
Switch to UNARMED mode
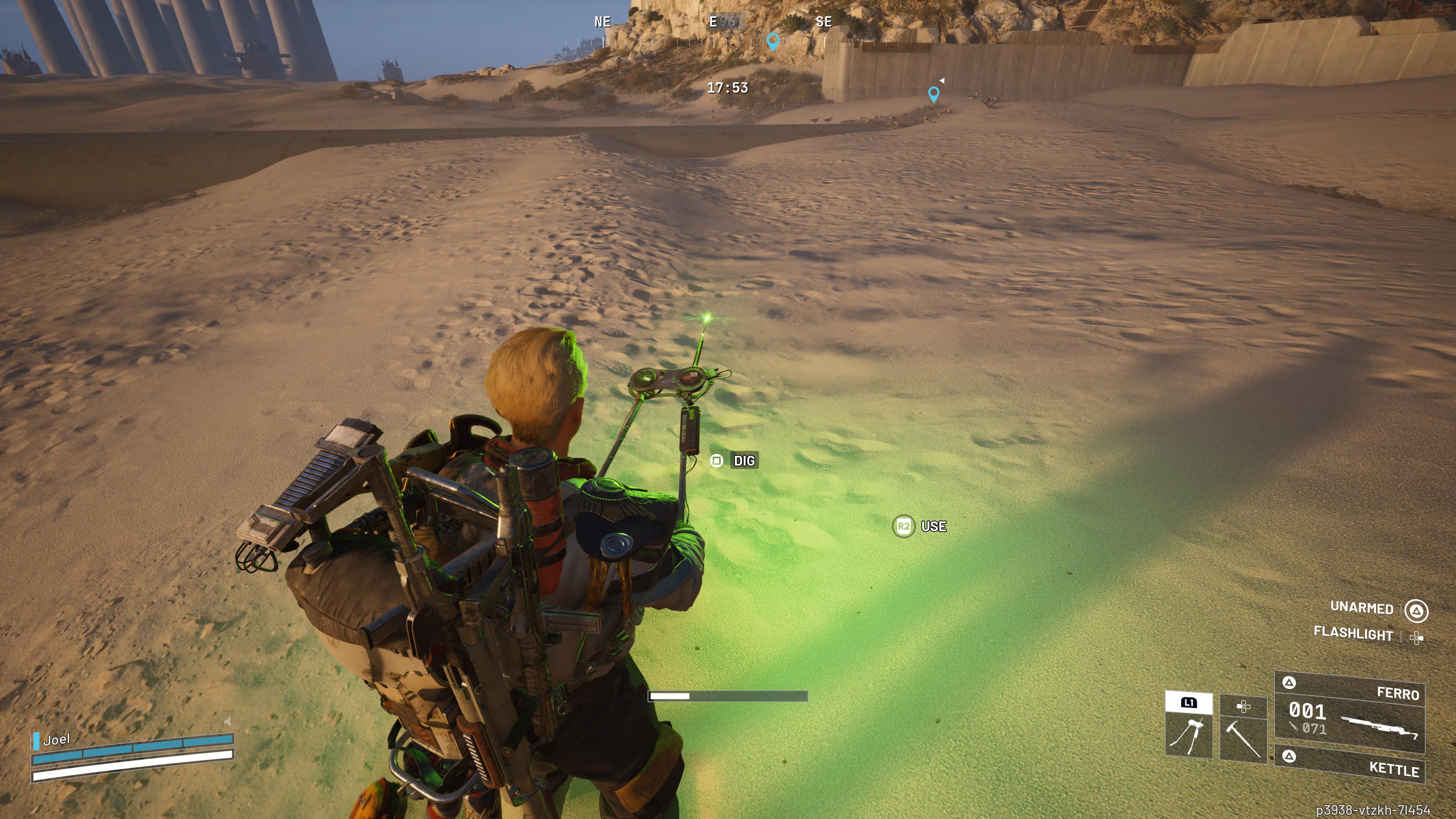[1363, 609]
